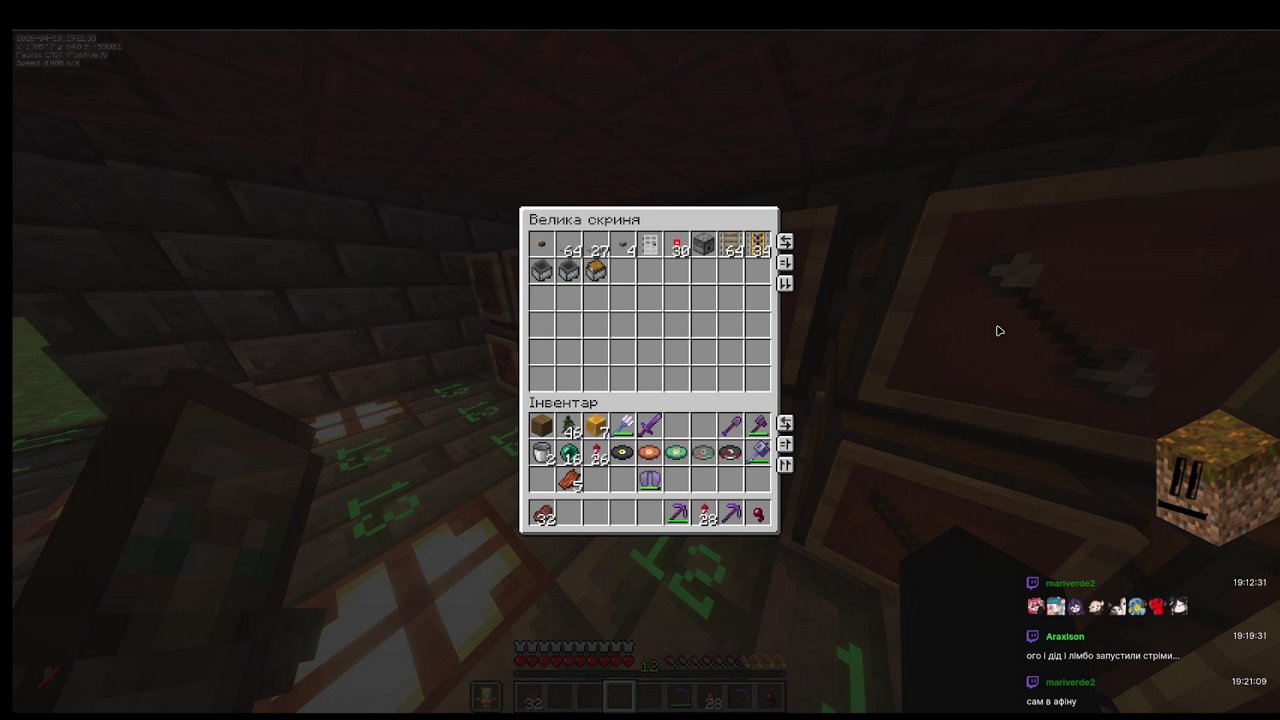
Task: Pick up the bucket in inventory
Action: click(x=540, y=453)
